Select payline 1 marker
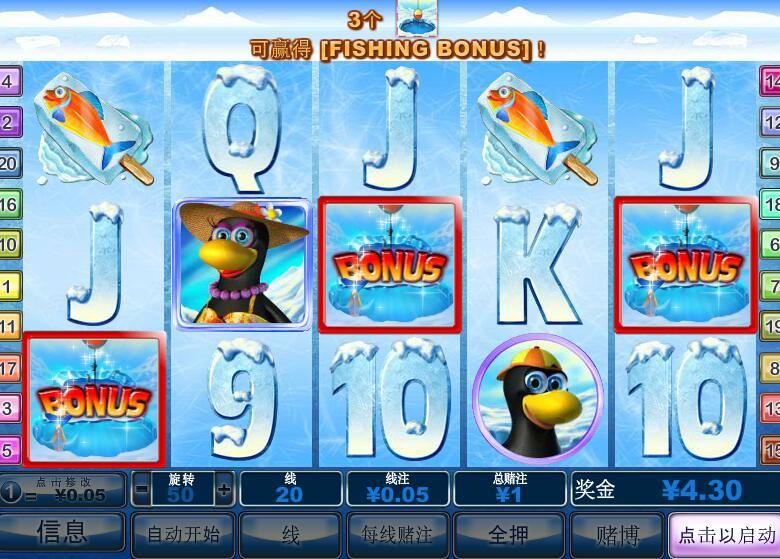This screenshot has height=559, width=780. click(x=8, y=286)
